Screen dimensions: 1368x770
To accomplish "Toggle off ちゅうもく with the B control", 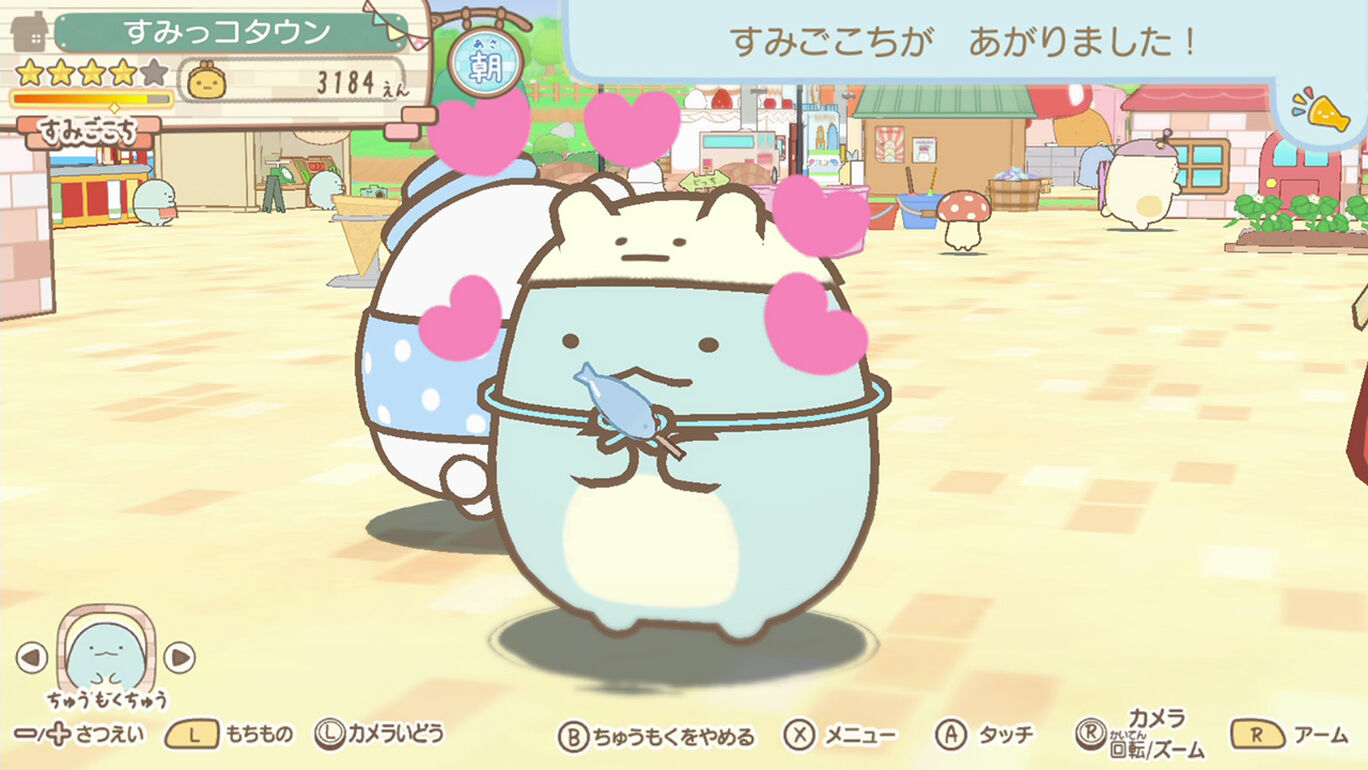I will [x=575, y=733].
